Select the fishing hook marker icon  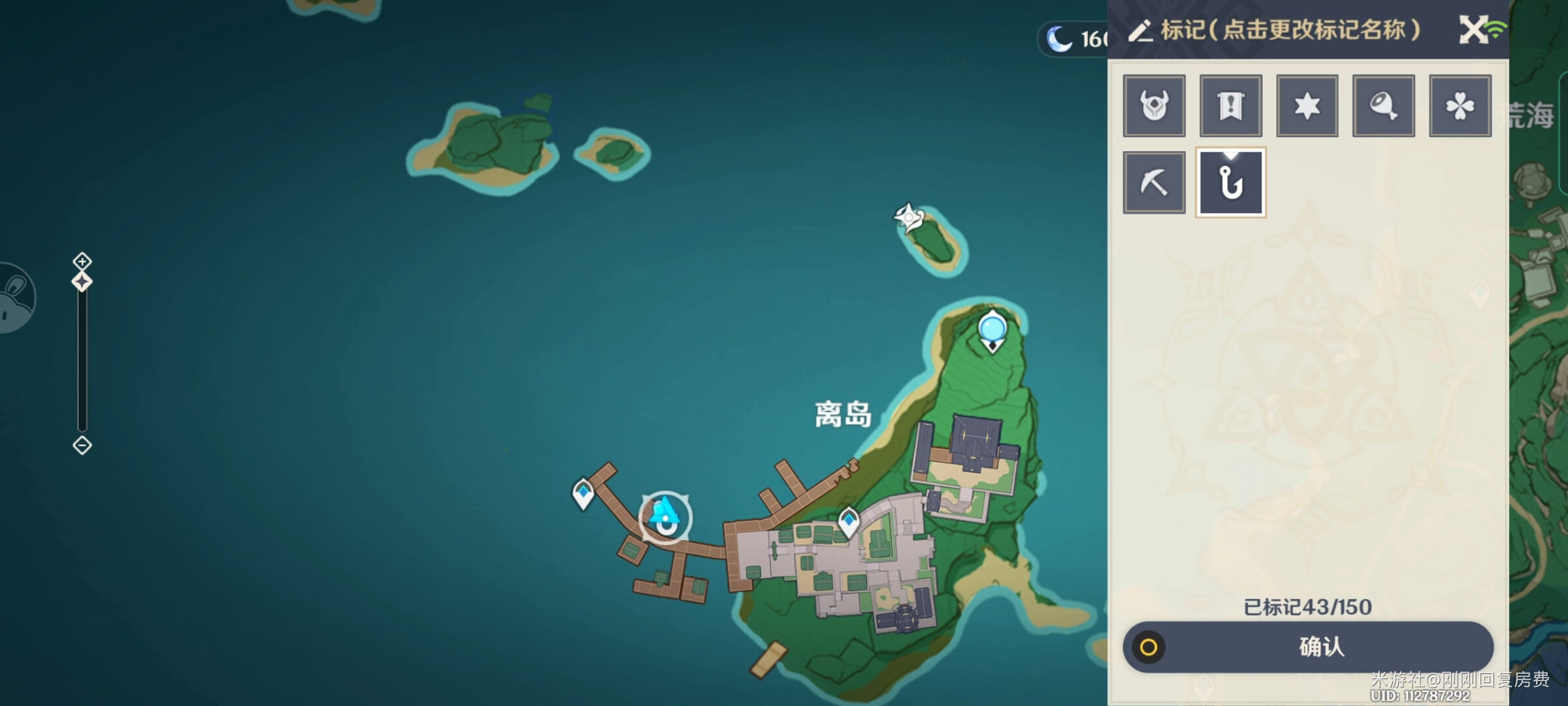1230,182
